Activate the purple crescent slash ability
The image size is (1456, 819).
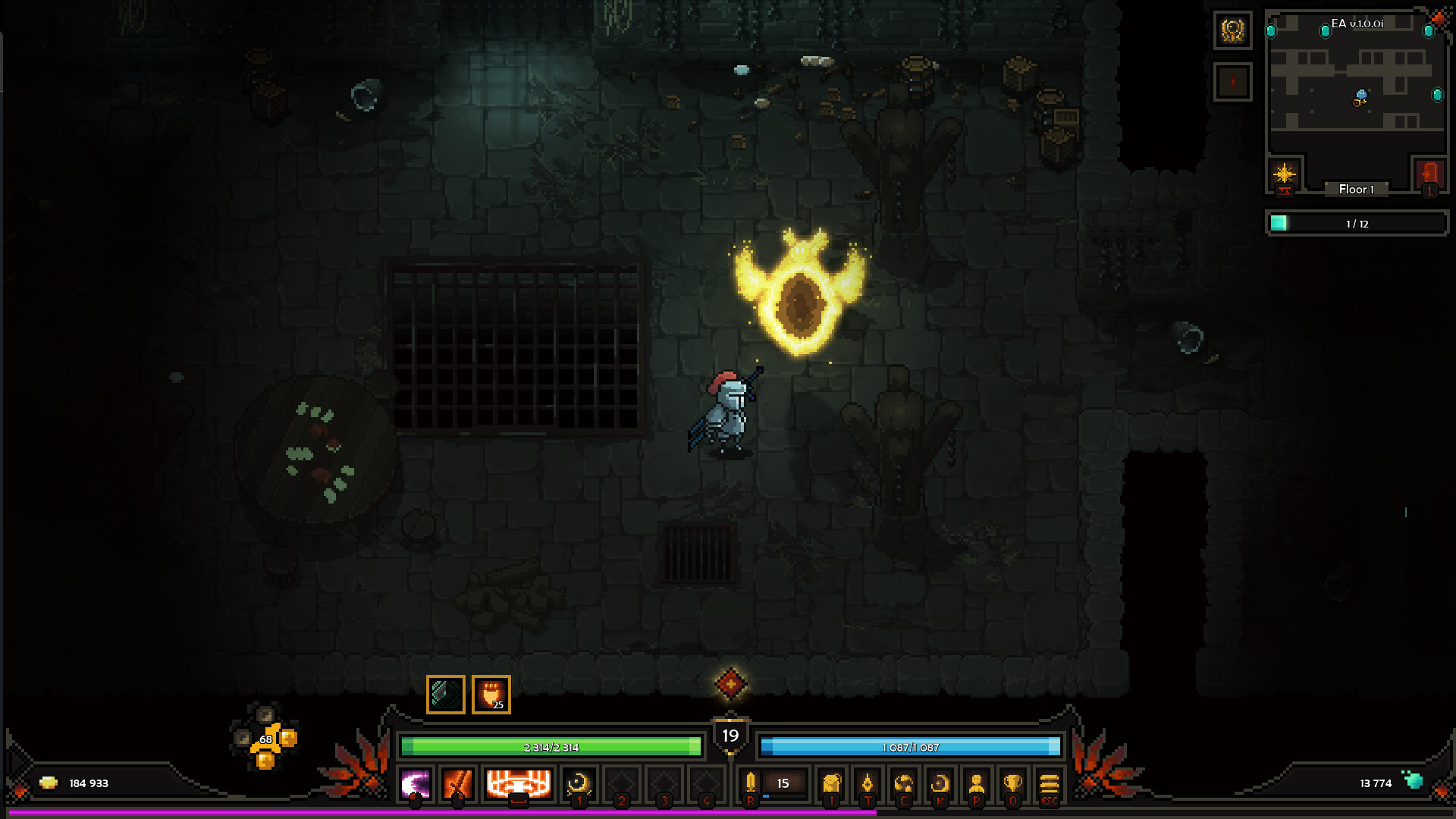click(x=416, y=783)
